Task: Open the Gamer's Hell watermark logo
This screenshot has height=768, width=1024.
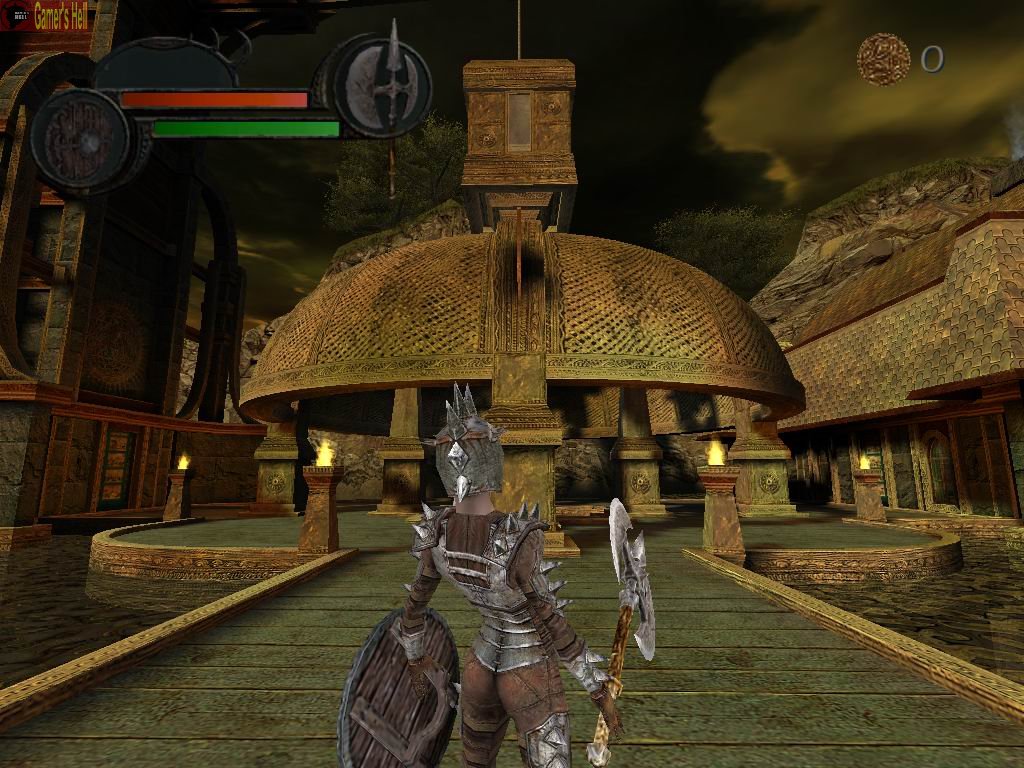Action: tap(46, 15)
